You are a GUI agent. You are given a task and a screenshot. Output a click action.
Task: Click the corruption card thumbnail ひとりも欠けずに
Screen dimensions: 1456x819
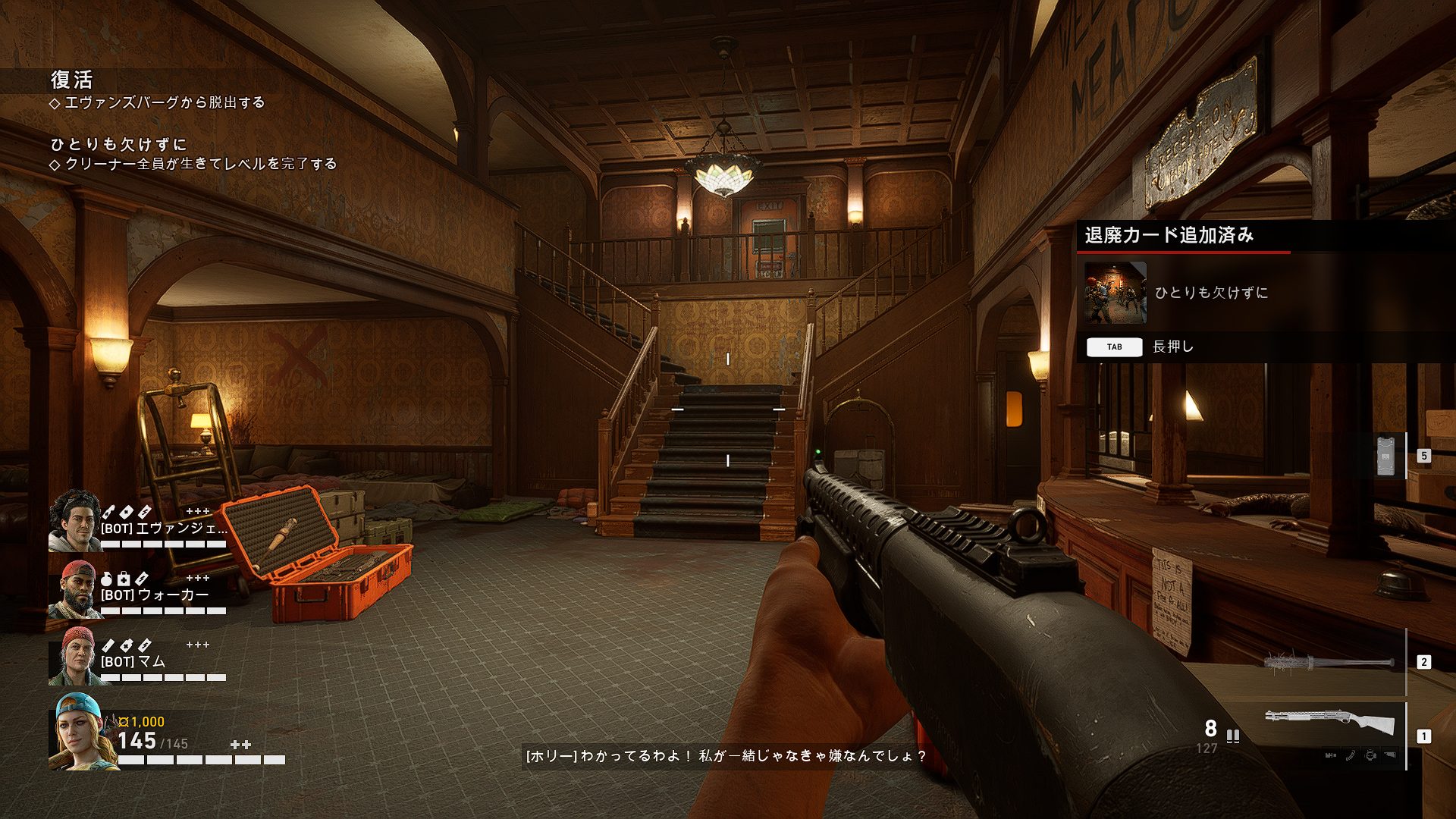click(1115, 293)
